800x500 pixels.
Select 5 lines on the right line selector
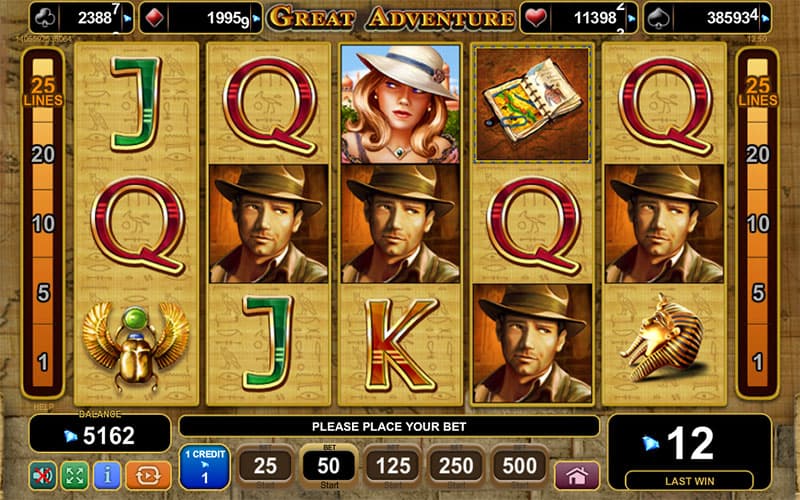point(757,294)
